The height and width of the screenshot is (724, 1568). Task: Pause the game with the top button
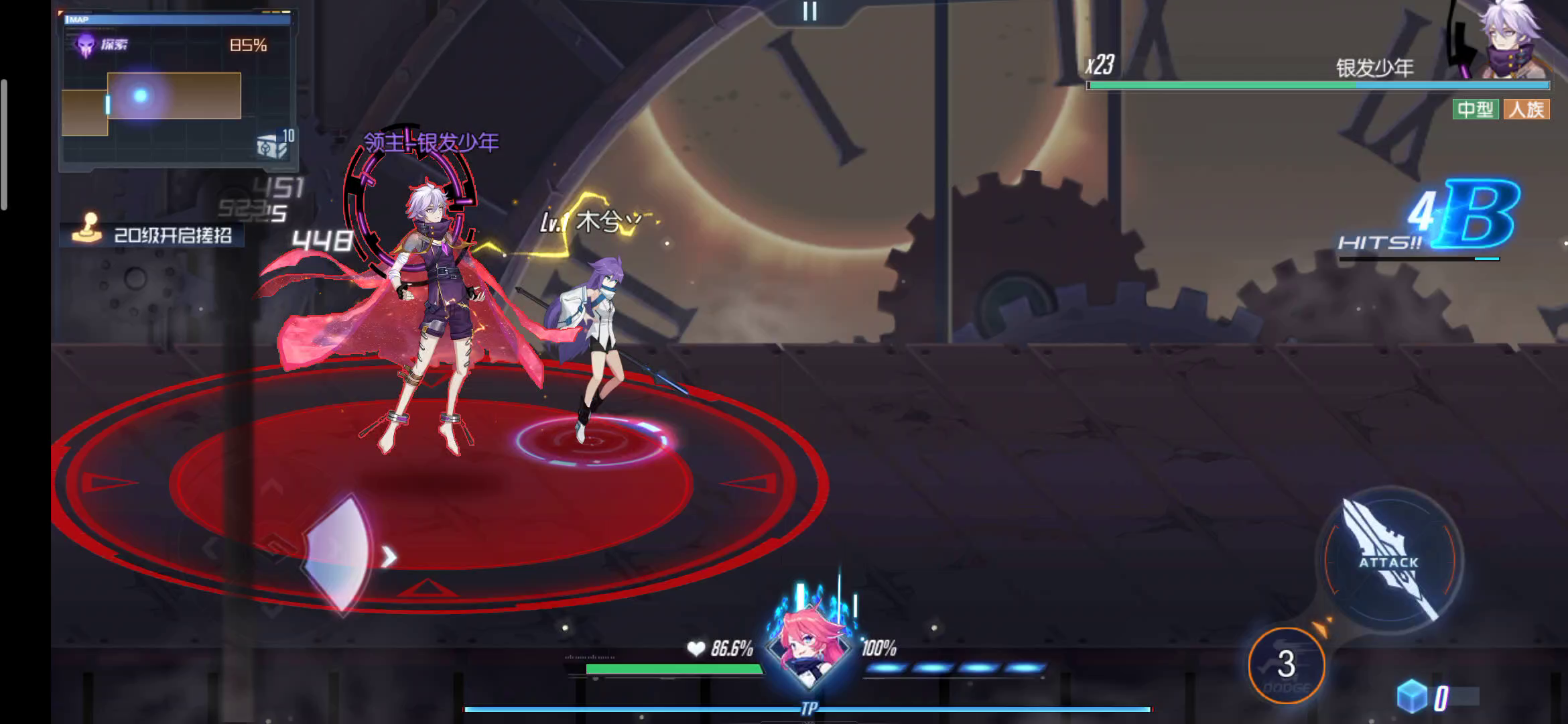809,11
